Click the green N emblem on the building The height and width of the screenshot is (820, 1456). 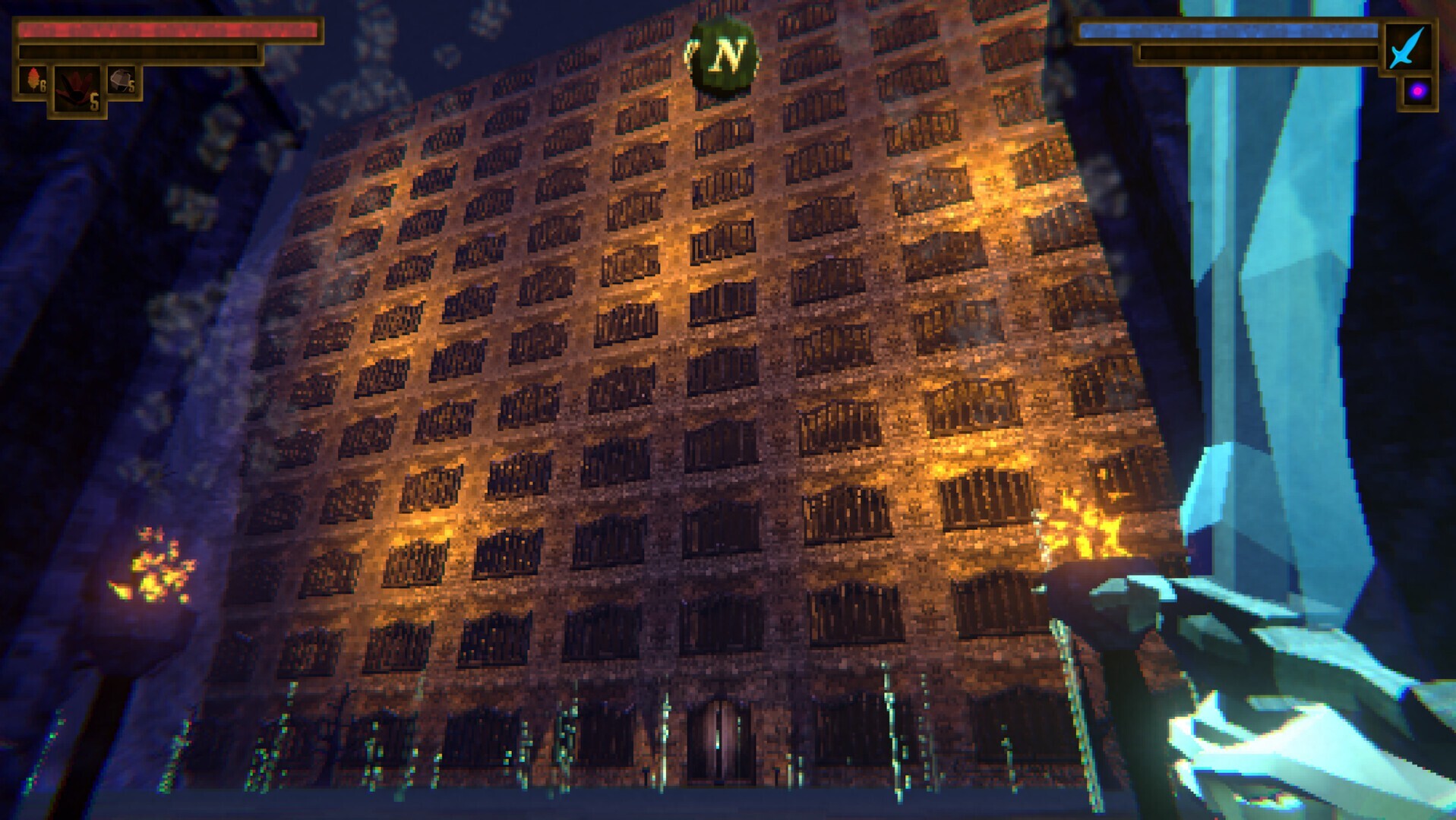725,53
